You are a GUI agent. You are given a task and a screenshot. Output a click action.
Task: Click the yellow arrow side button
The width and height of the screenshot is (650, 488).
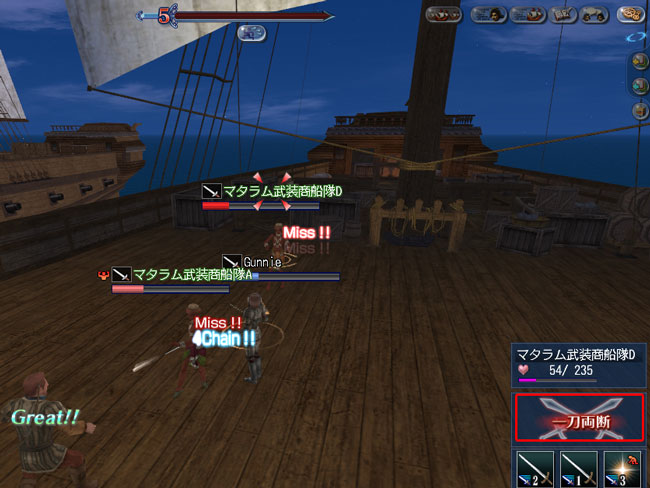tap(639, 61)
